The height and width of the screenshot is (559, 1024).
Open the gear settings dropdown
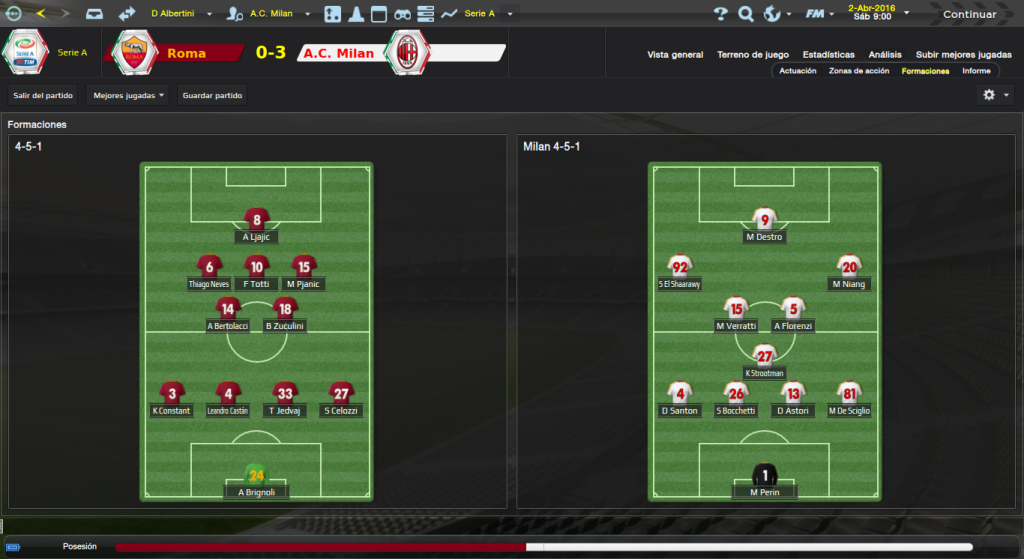(995, 95)
